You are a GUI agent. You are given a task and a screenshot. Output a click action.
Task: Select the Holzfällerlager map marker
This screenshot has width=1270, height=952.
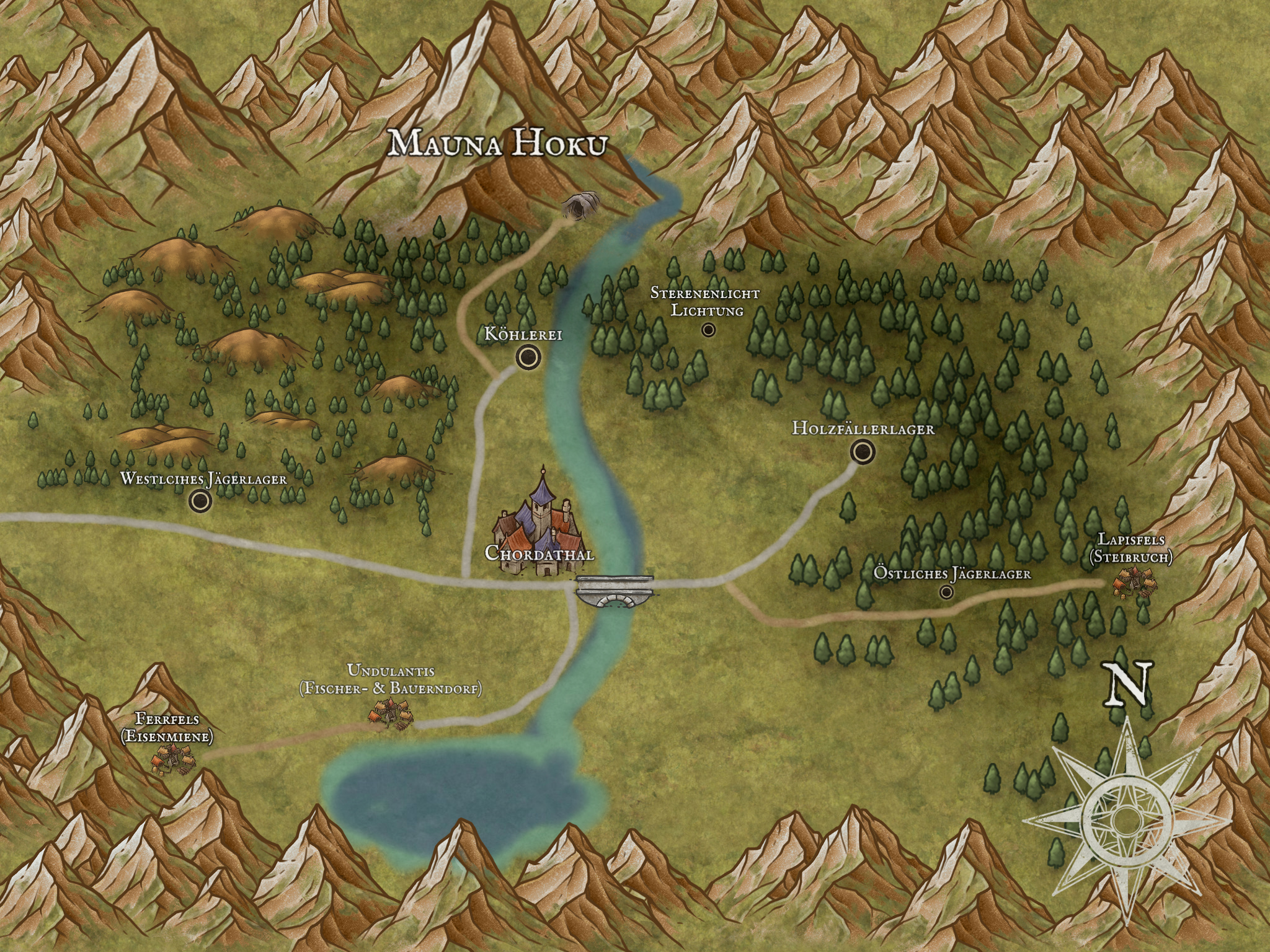863,452
